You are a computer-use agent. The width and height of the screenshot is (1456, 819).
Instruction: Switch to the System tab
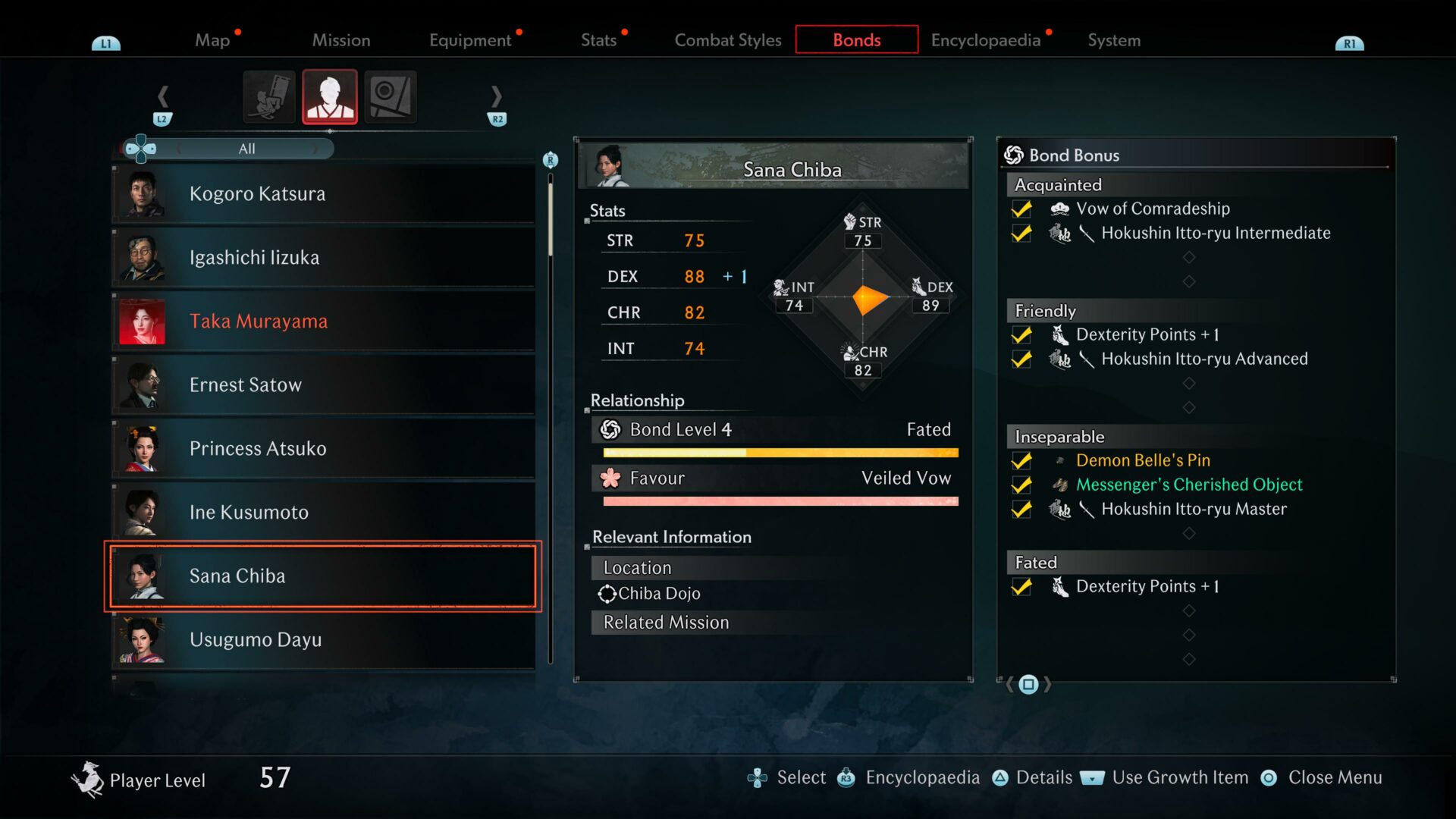1113,40
